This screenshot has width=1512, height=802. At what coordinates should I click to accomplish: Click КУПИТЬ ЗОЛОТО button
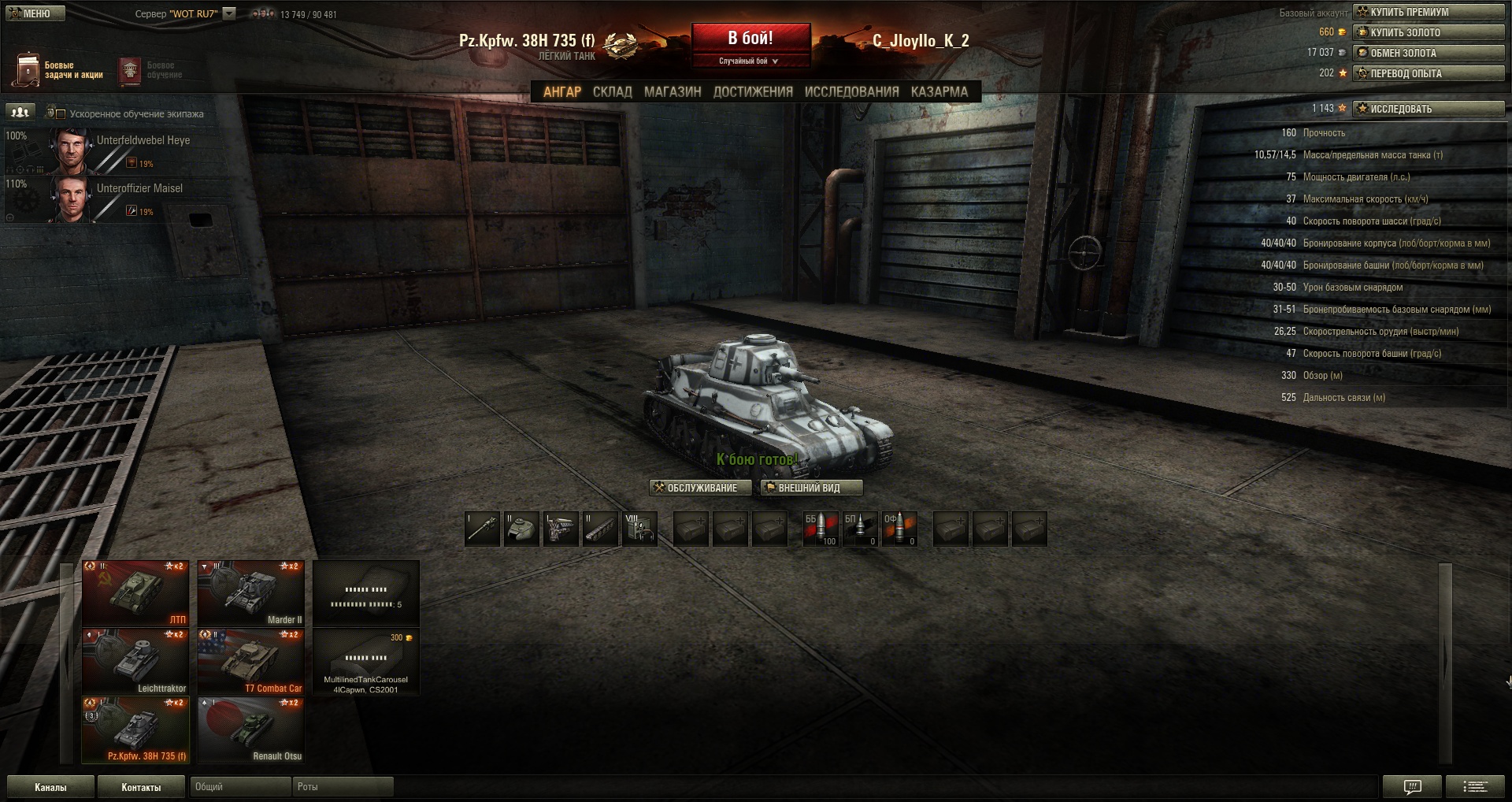[1428, 32]
